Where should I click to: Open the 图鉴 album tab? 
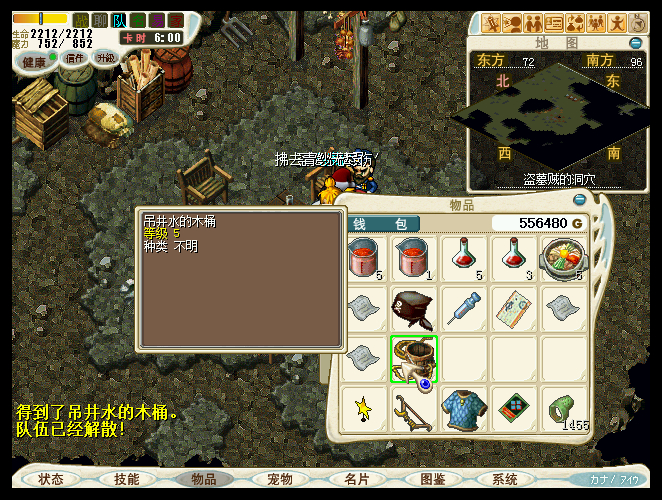pos(433,479)
